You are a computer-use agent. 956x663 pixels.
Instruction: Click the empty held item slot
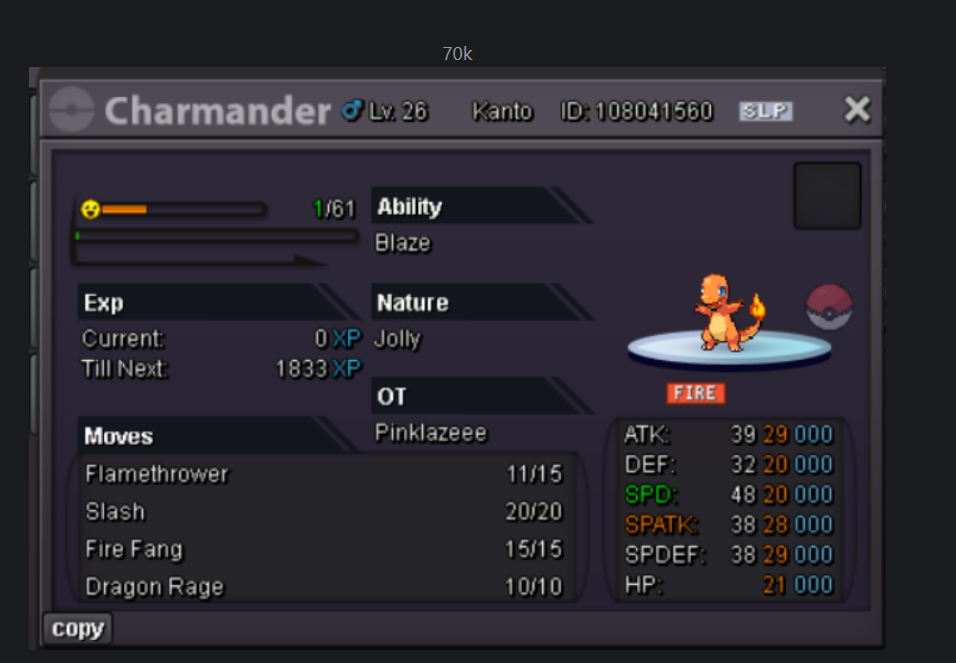coord(827,196)
